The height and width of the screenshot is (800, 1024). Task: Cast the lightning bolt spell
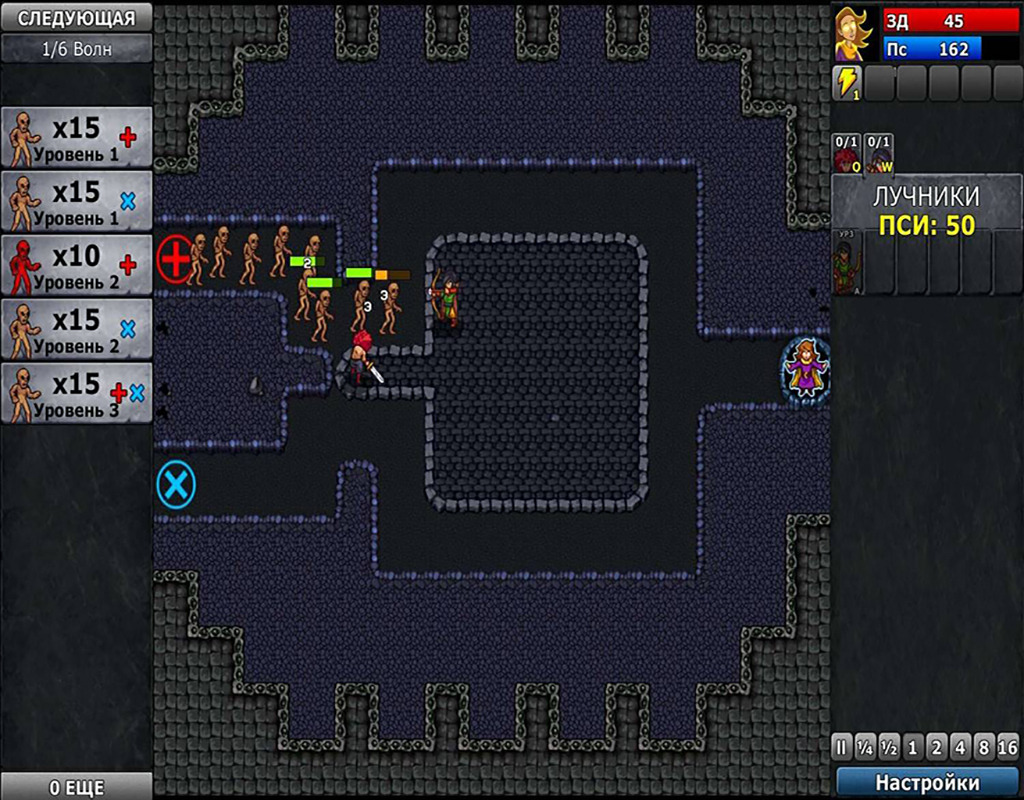tap(847, 84)
